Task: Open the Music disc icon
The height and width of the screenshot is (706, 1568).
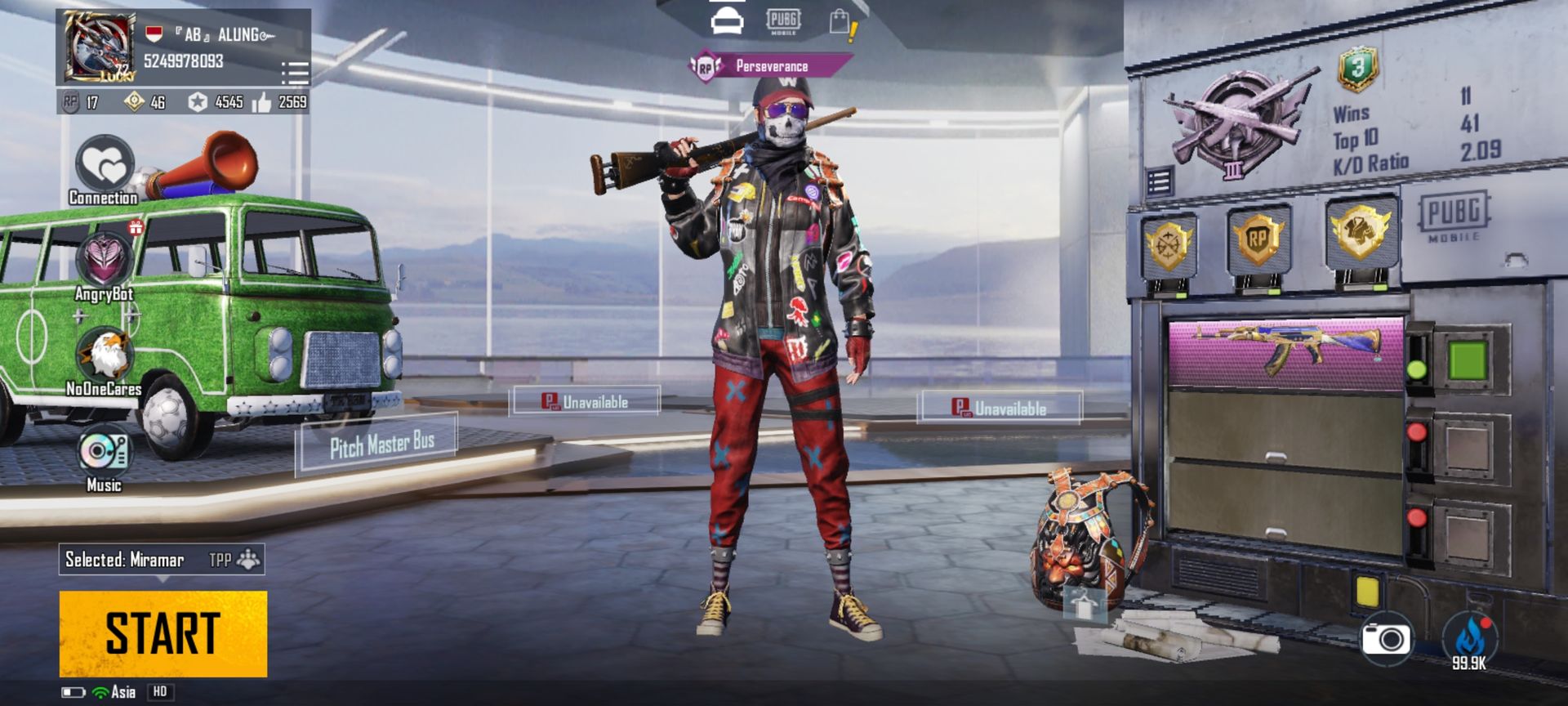Action: pos(104,451)
